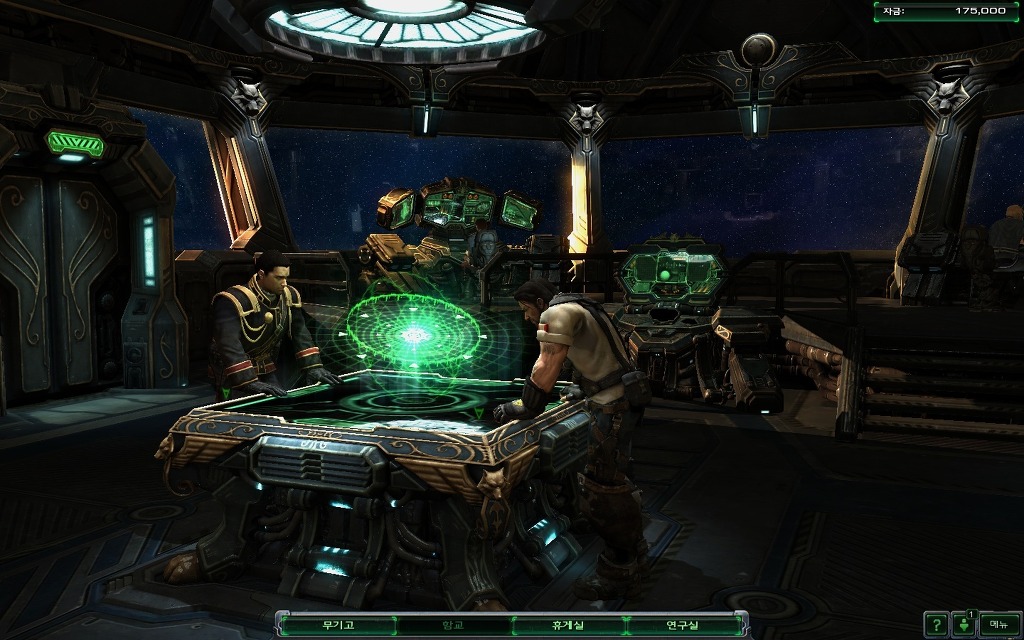Switch to the 휴게실 (Cantina) room
1024x640 pixels.
[569, 625]
